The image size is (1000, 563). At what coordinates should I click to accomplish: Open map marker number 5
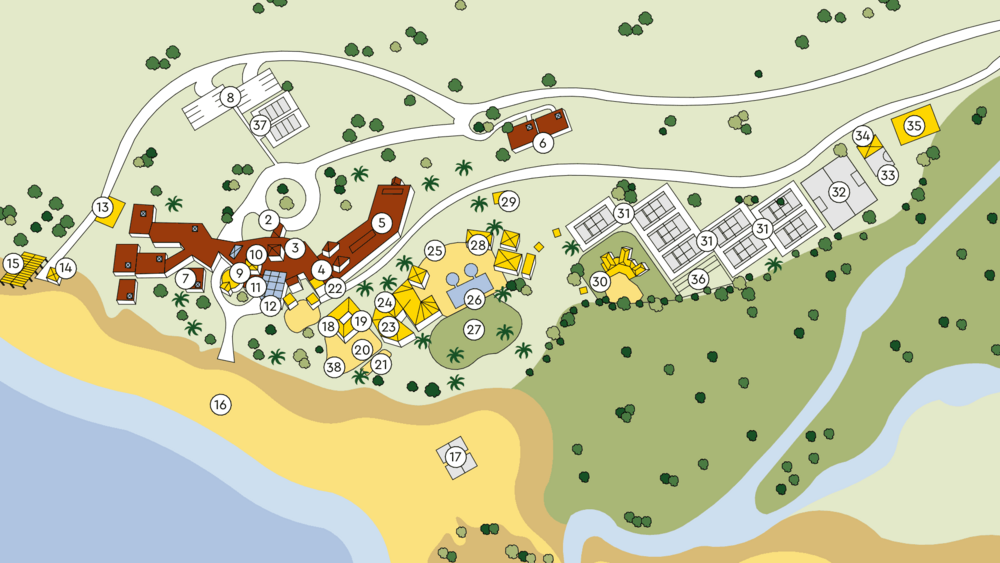(380, 223)
